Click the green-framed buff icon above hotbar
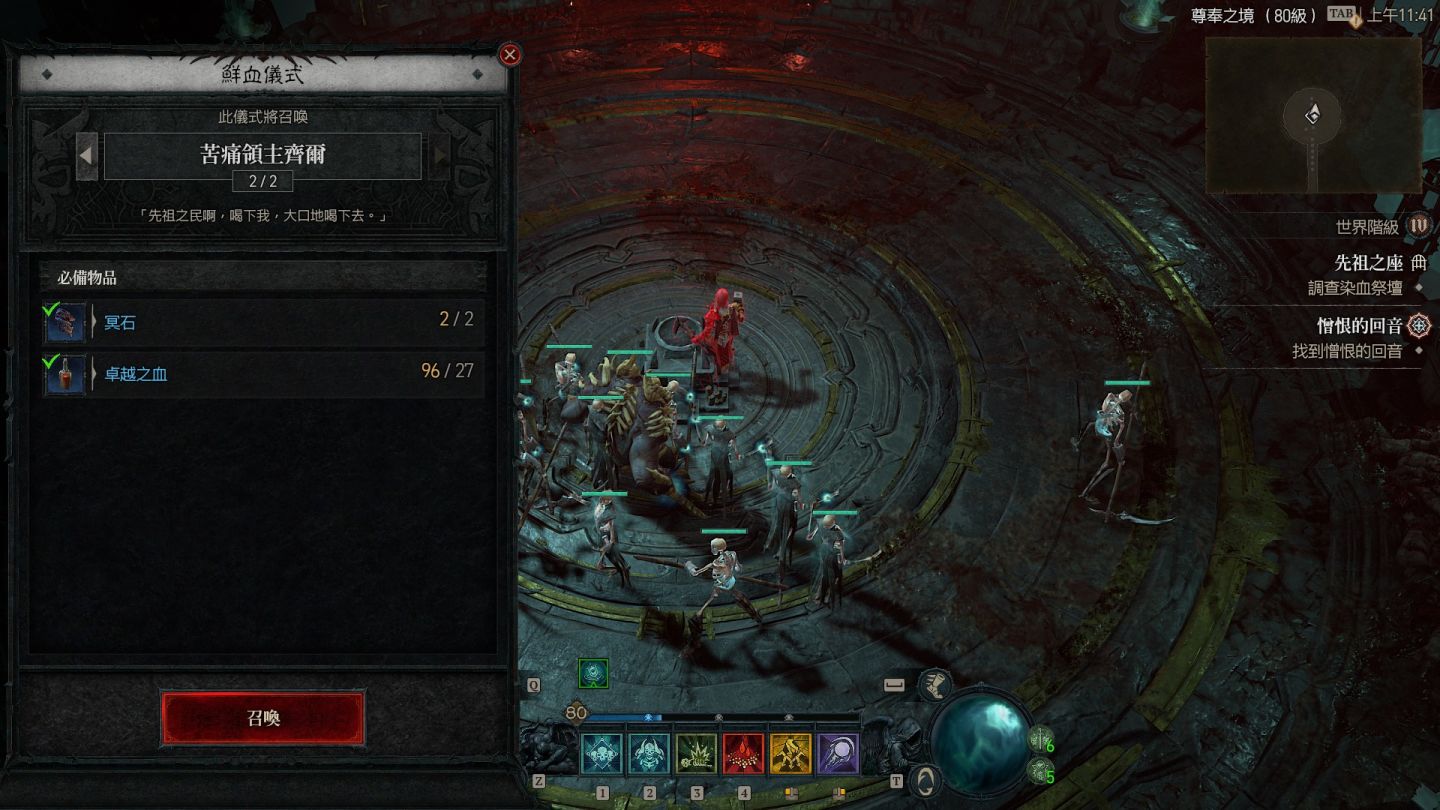The height and width of the screenshot is (810, 1440). pos(593,674)
